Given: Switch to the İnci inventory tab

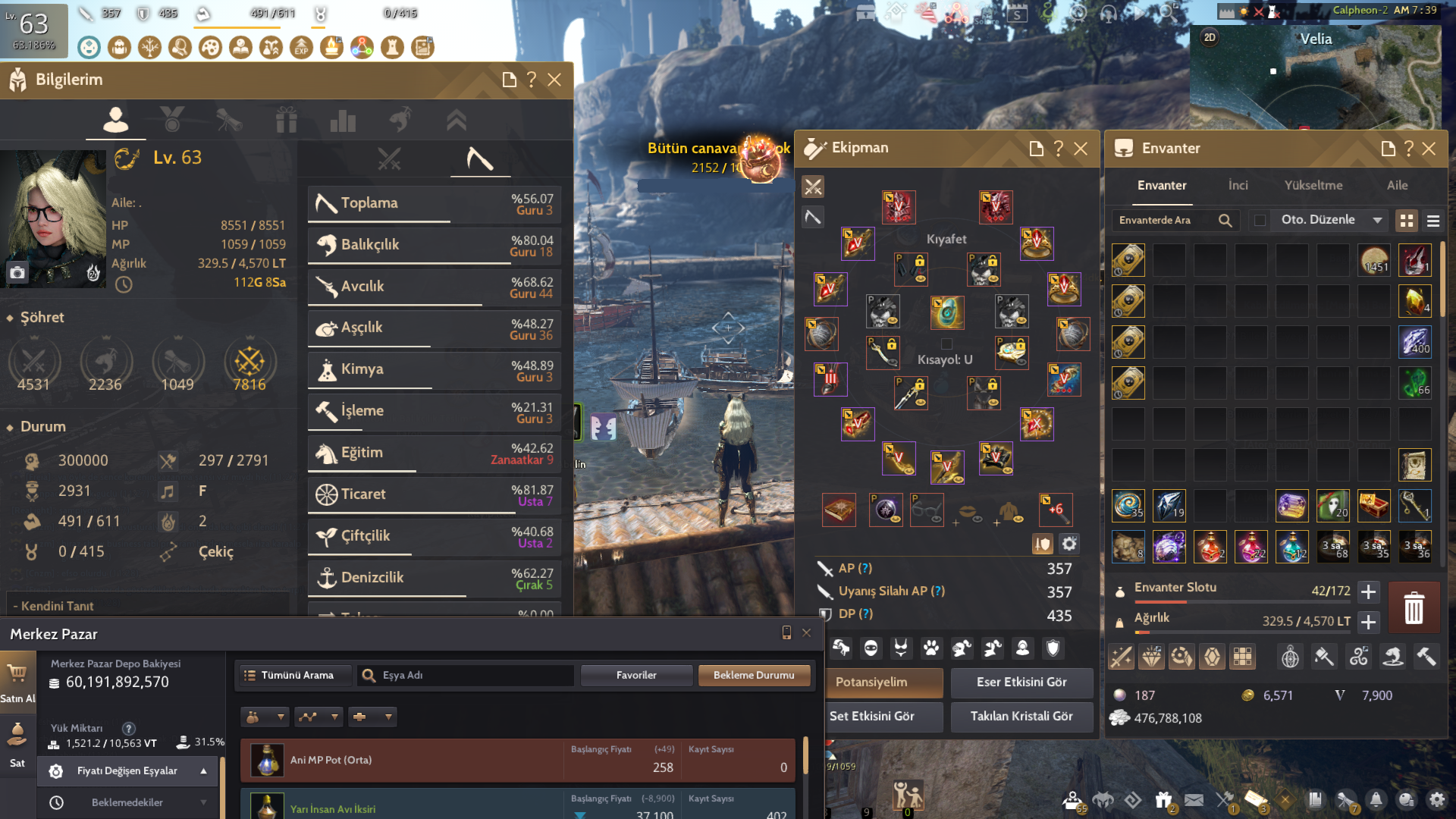Looking at the screenshot, I should [1238, 185].
